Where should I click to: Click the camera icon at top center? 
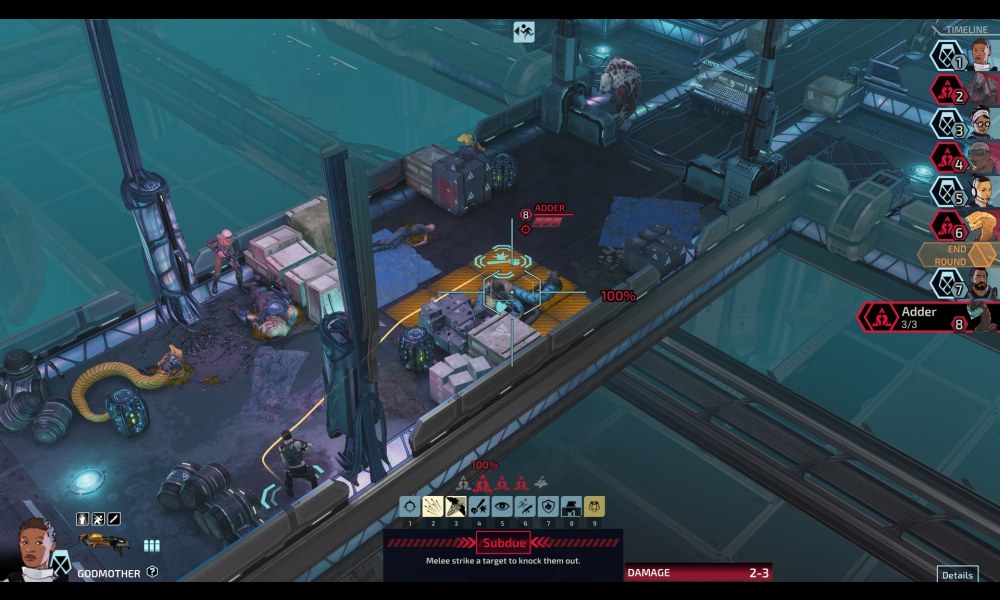tap(524, 32)
